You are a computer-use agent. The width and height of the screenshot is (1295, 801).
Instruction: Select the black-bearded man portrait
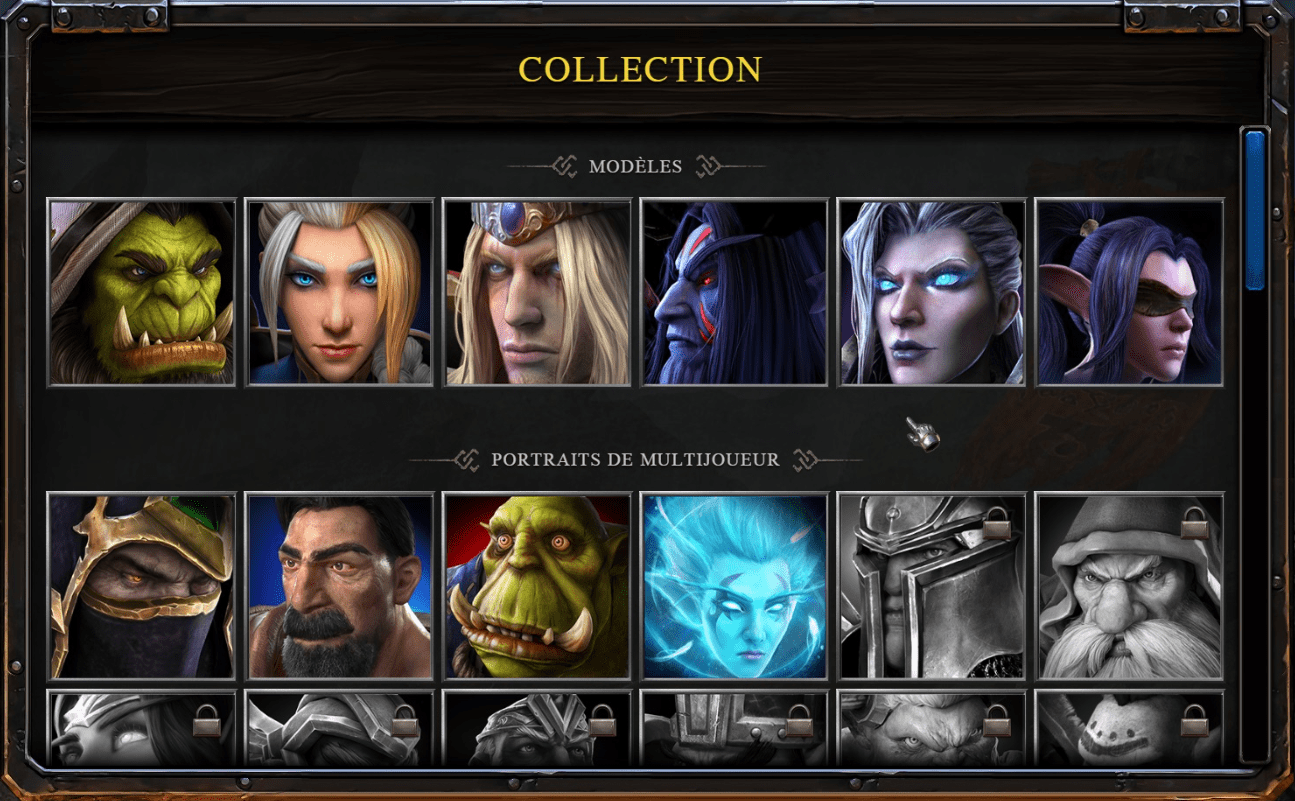339,586
